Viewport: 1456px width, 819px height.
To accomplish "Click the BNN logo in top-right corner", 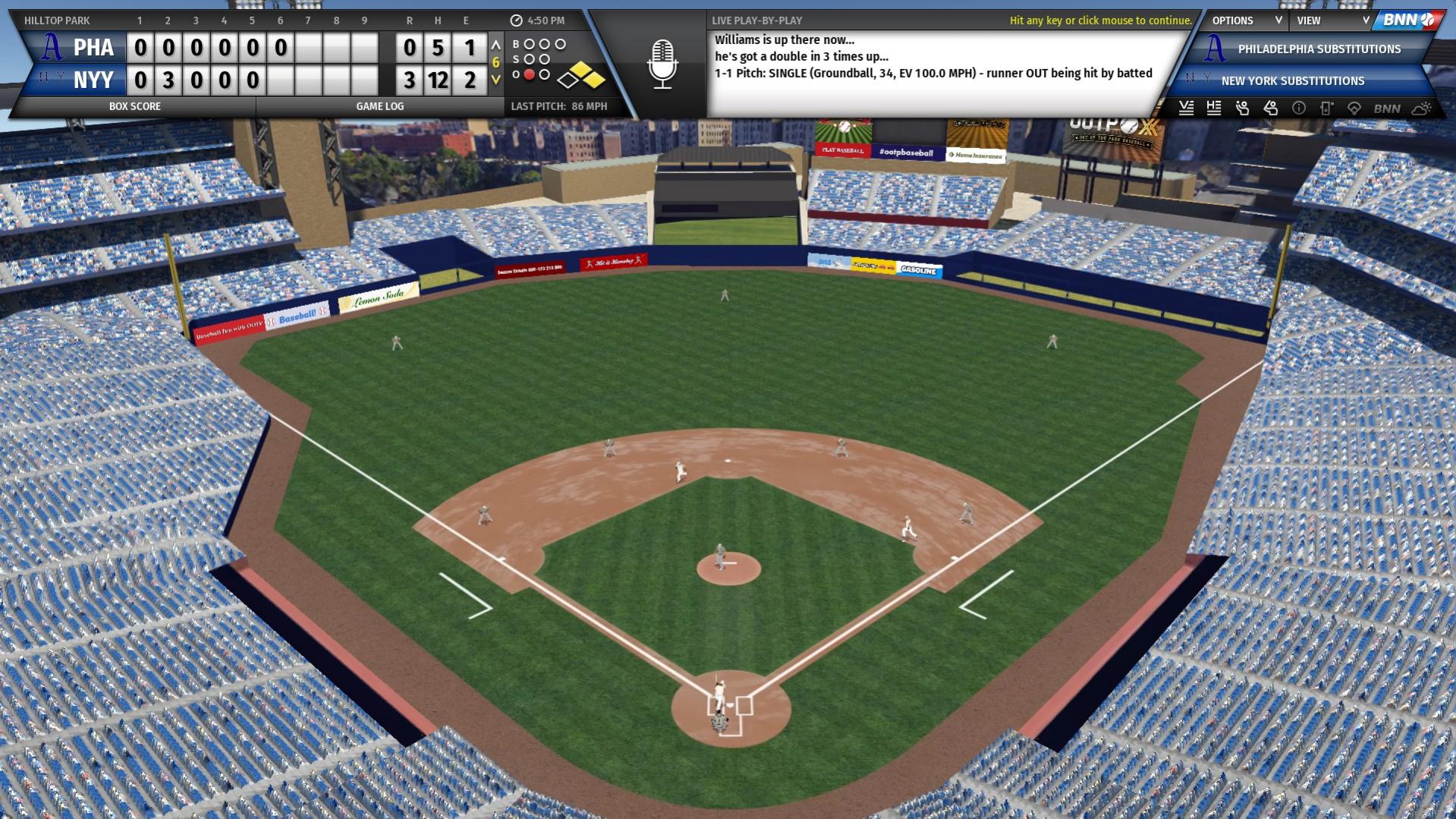I will [1409, 20].
